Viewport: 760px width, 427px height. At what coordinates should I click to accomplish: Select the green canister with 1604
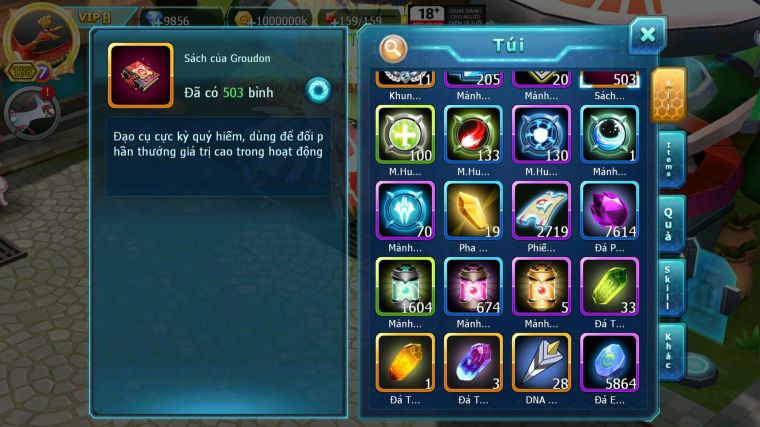(405, 286)
